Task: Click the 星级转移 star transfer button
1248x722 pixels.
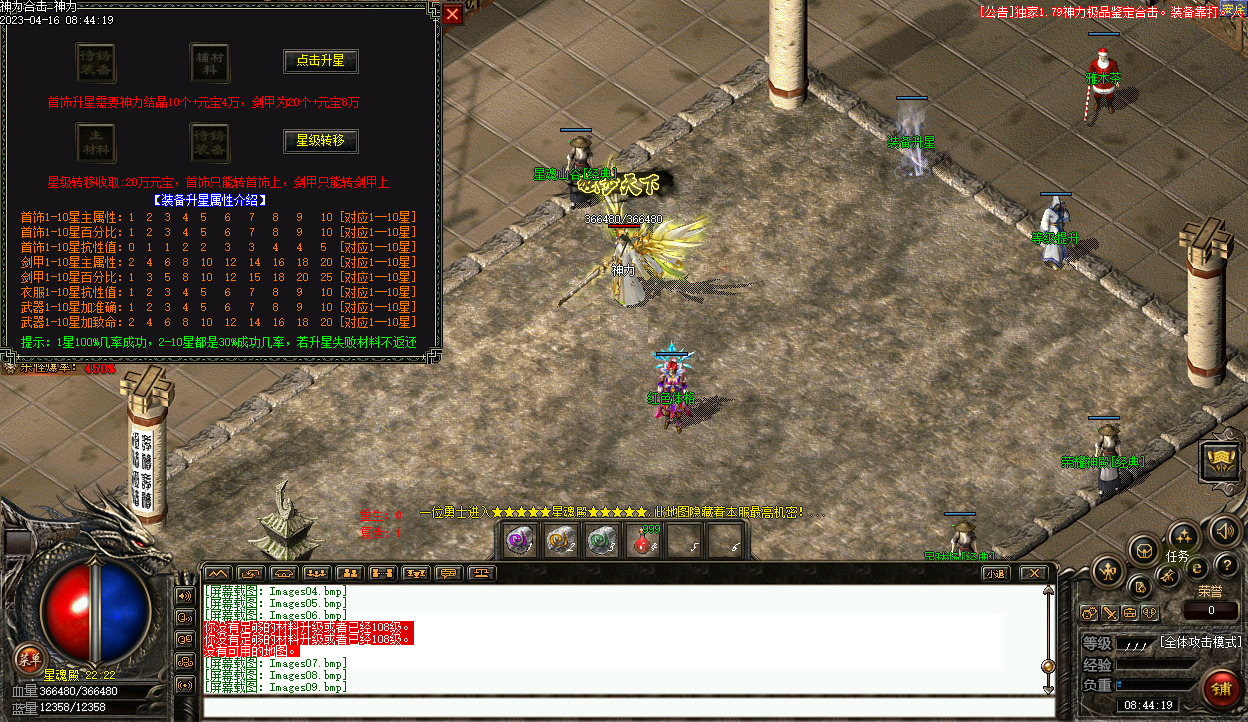Action: pos(320,141)
